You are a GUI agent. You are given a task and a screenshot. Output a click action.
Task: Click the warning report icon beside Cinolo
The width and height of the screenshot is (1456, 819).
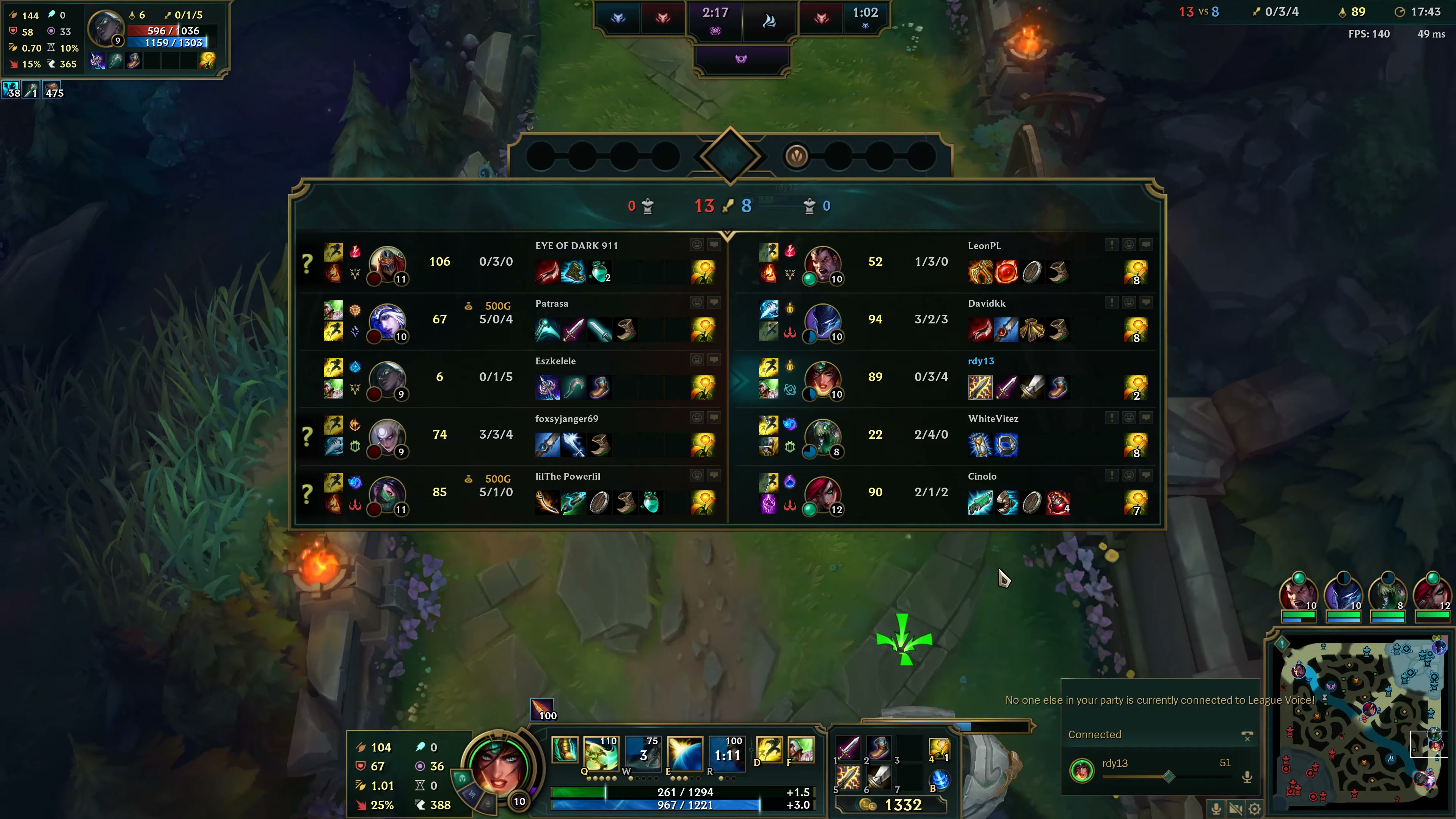[x=1112, y=475]
